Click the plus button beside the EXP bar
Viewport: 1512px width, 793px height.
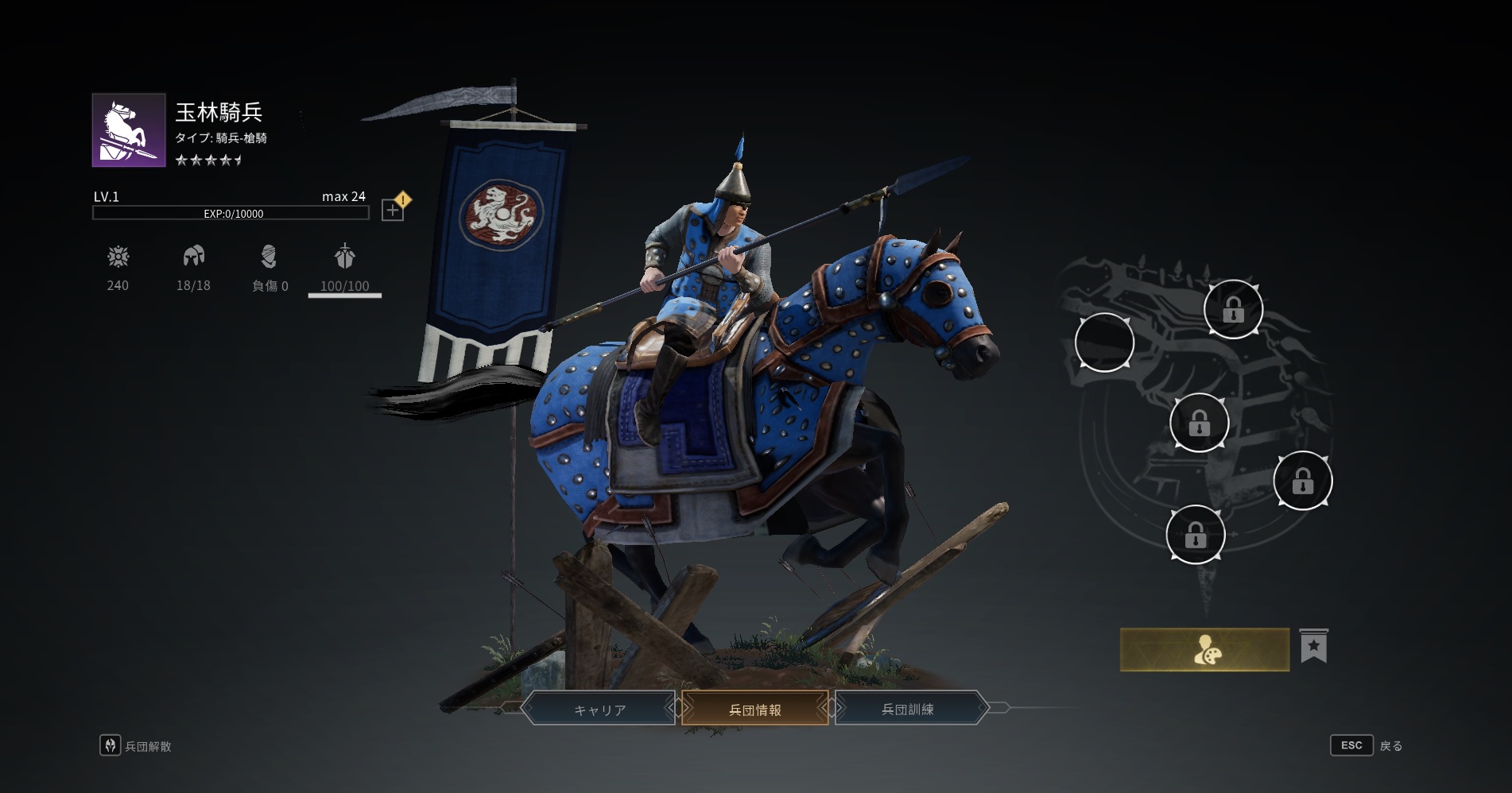click(393, 210)
